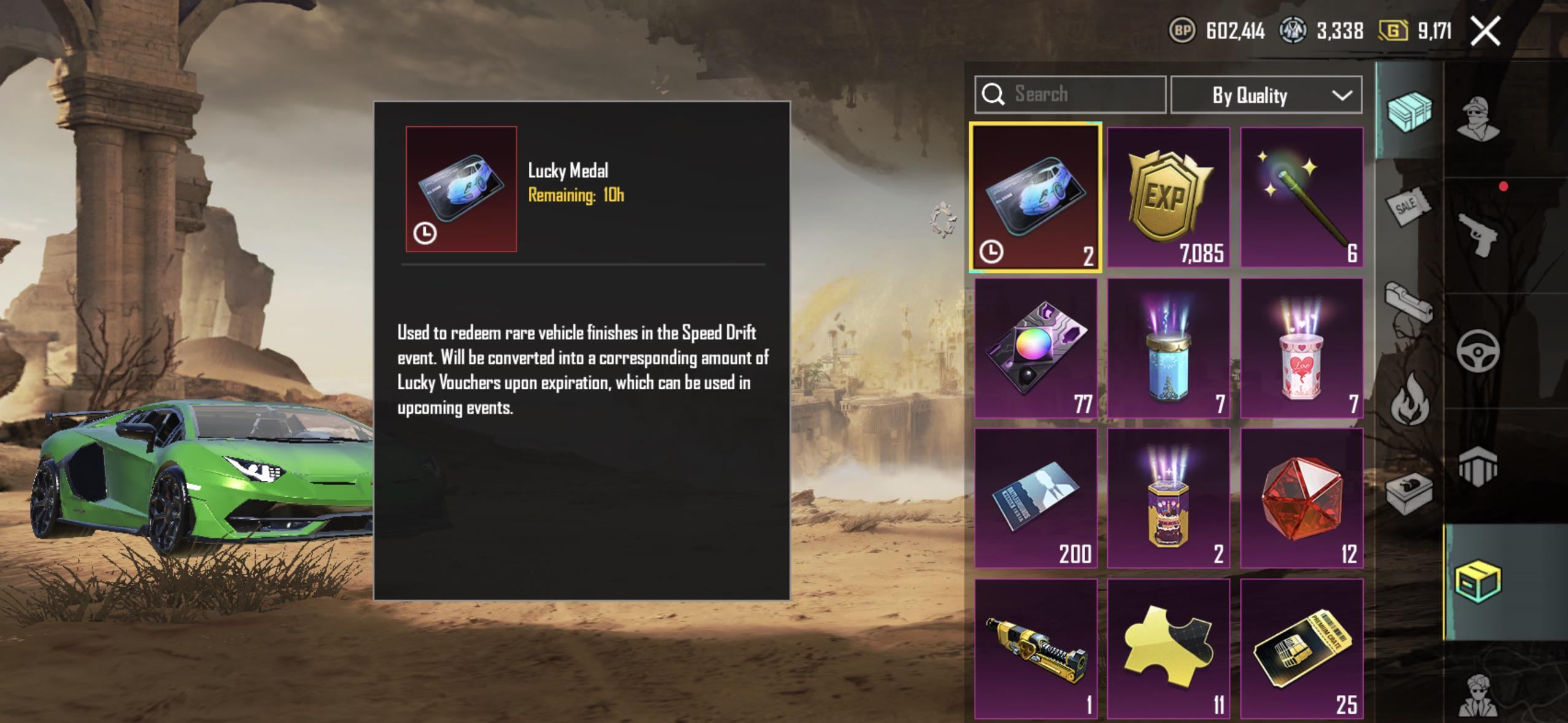Select the golden gun part item

[x=1036, y=648]
